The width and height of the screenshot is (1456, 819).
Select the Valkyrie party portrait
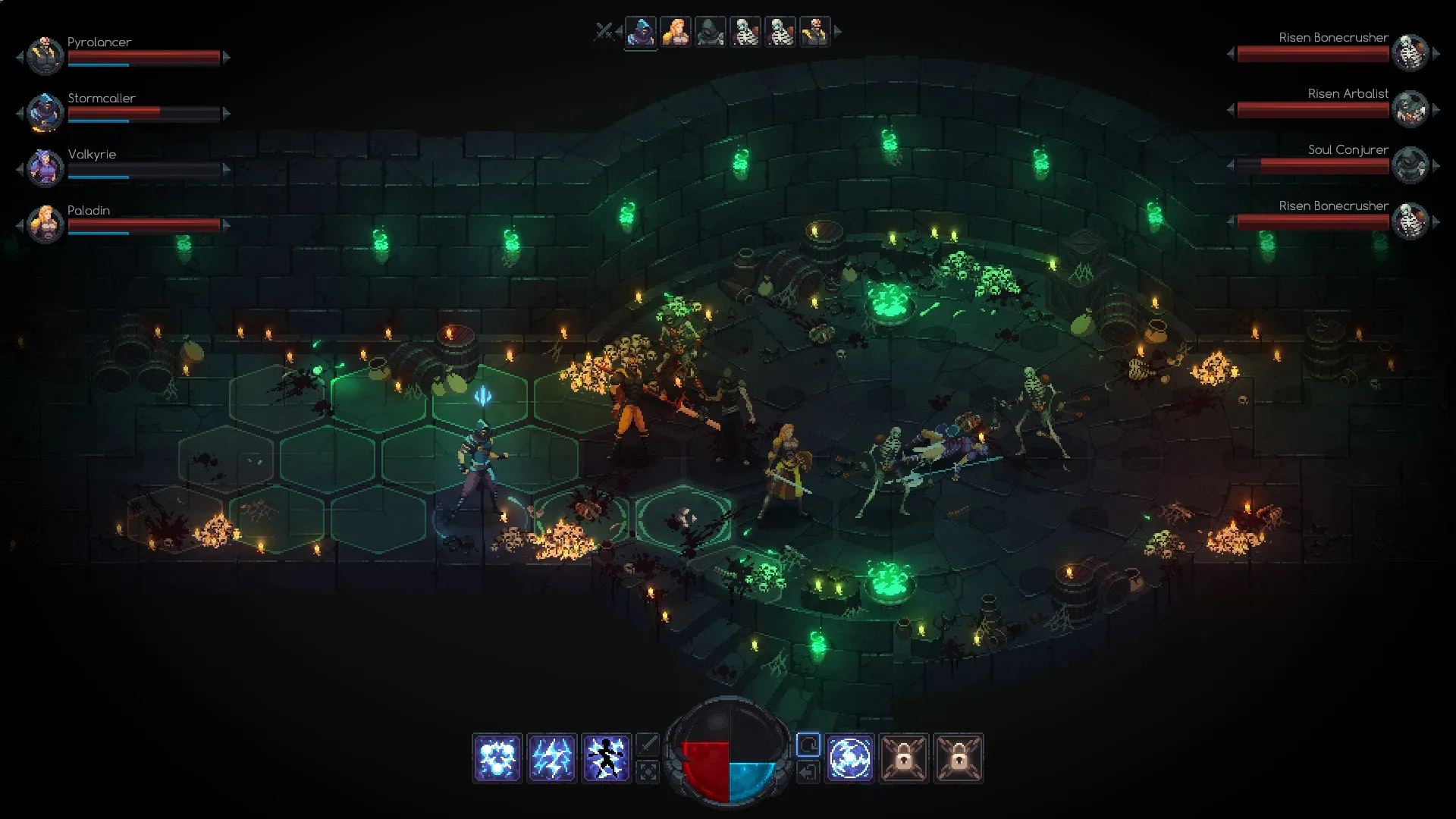45,168
